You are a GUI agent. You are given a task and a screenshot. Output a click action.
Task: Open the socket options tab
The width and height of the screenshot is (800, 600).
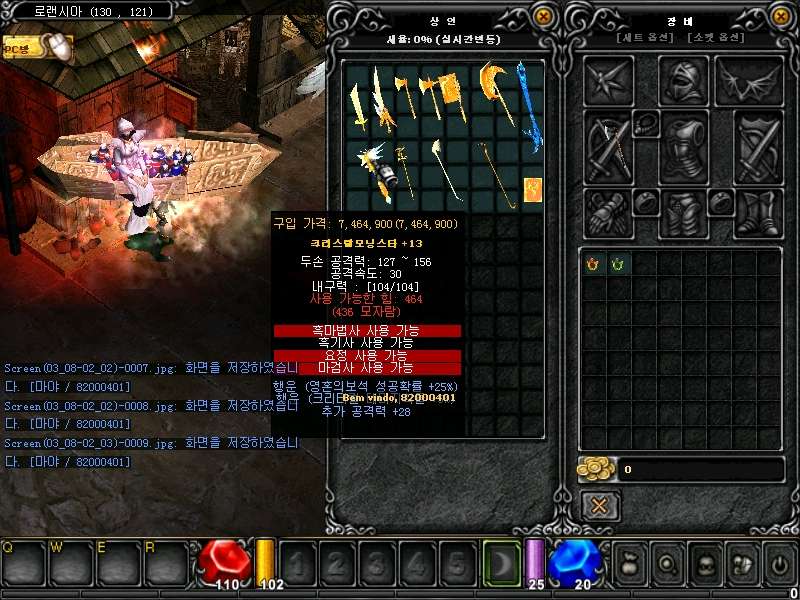click(716, 38)
